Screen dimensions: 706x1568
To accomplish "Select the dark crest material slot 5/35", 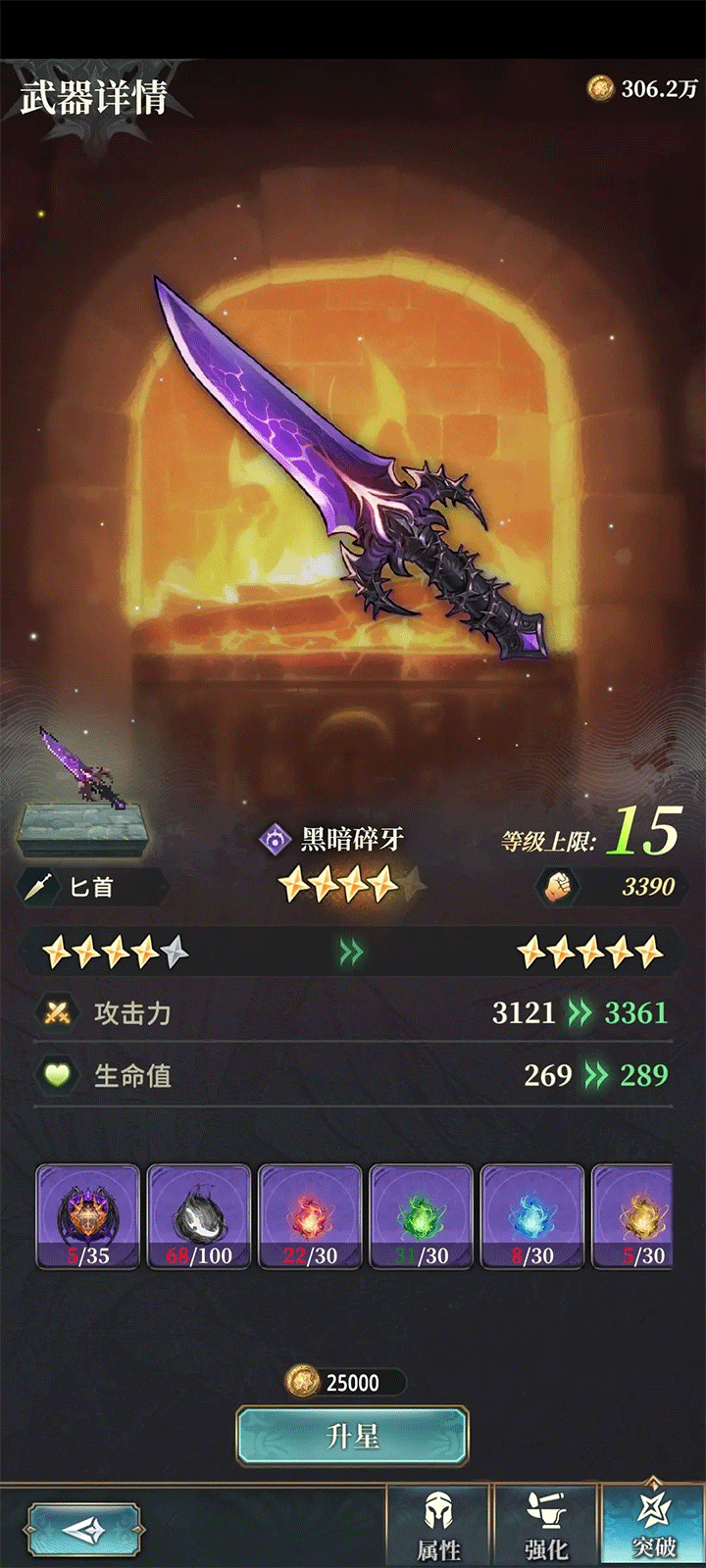I will tap(88, 1217).
